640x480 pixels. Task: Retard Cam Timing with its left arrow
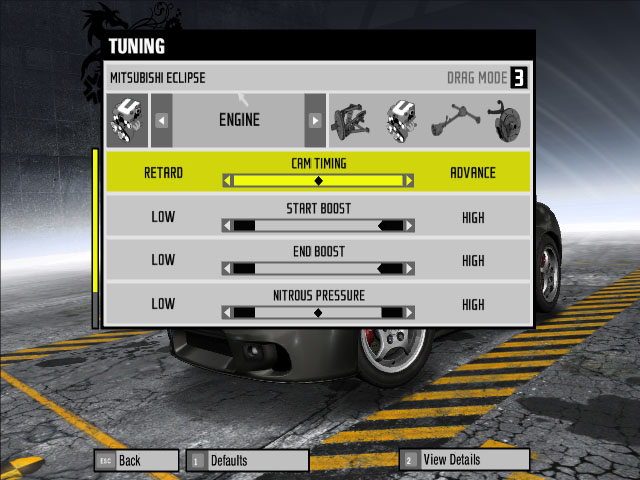(x=227, y=181)
